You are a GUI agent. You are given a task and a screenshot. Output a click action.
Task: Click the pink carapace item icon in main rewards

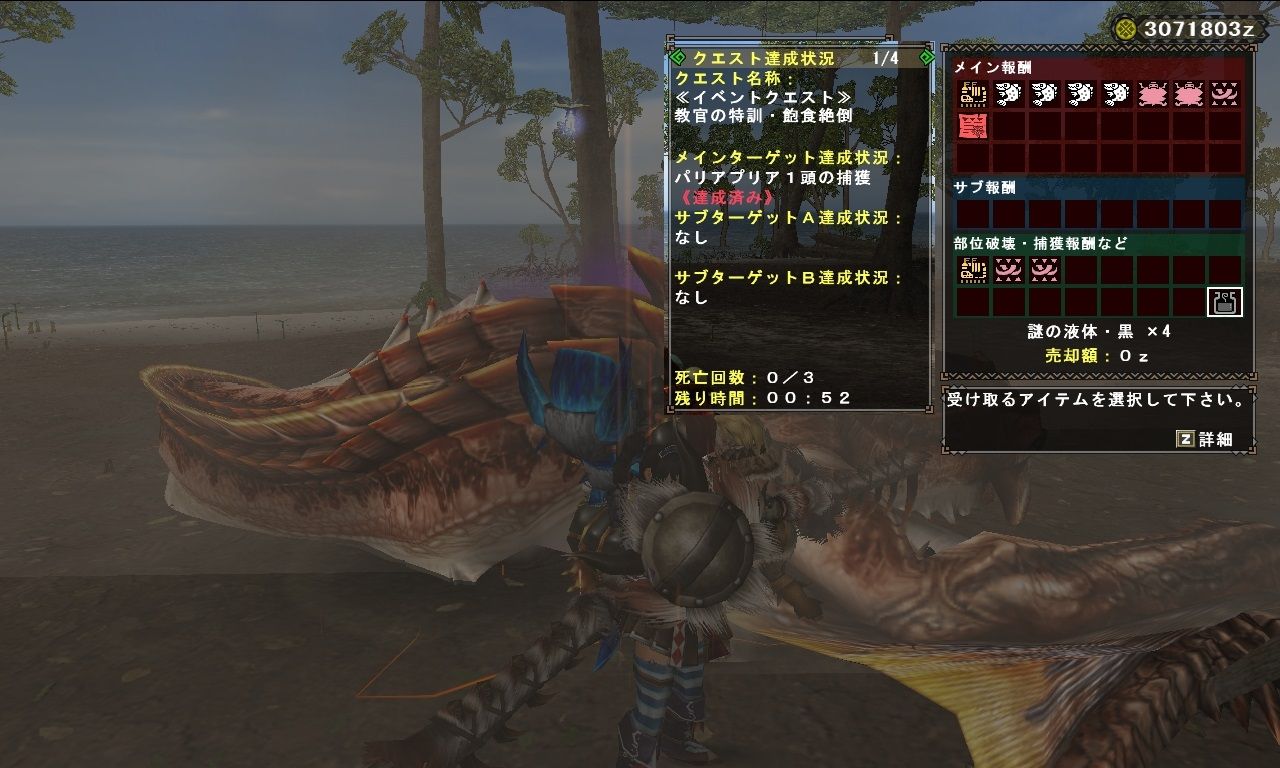click(1152, 94)
